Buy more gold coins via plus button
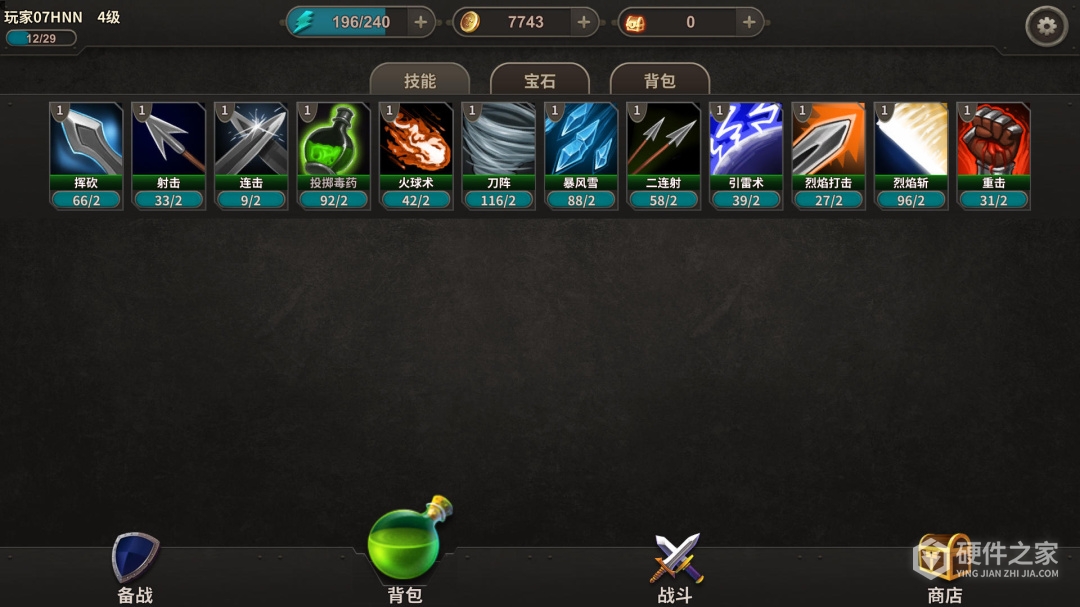Viewport: 1080px width, 607px height. point(584,22)
